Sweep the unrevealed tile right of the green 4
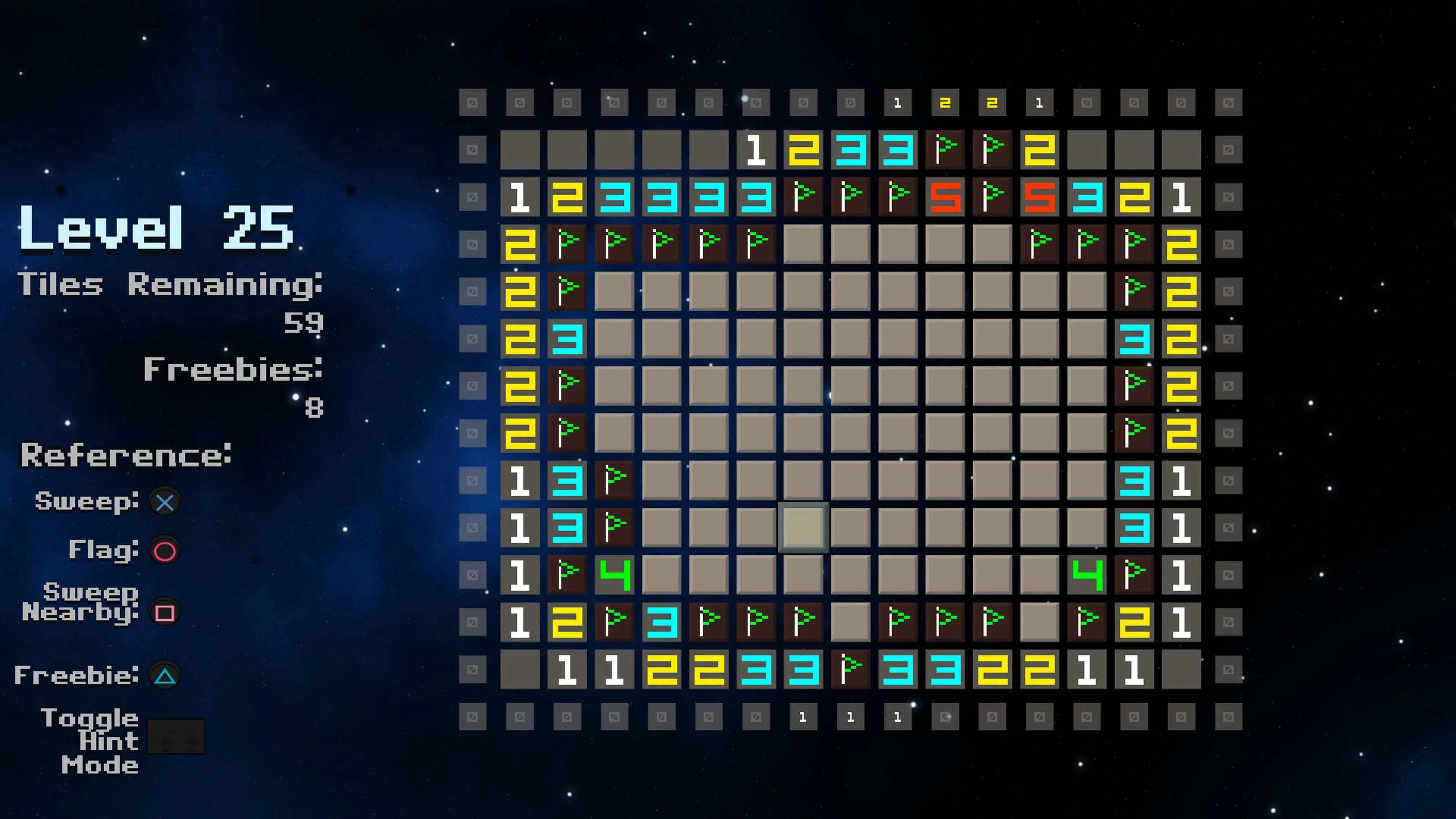The image size is (1456, 819). pos(662,575)
